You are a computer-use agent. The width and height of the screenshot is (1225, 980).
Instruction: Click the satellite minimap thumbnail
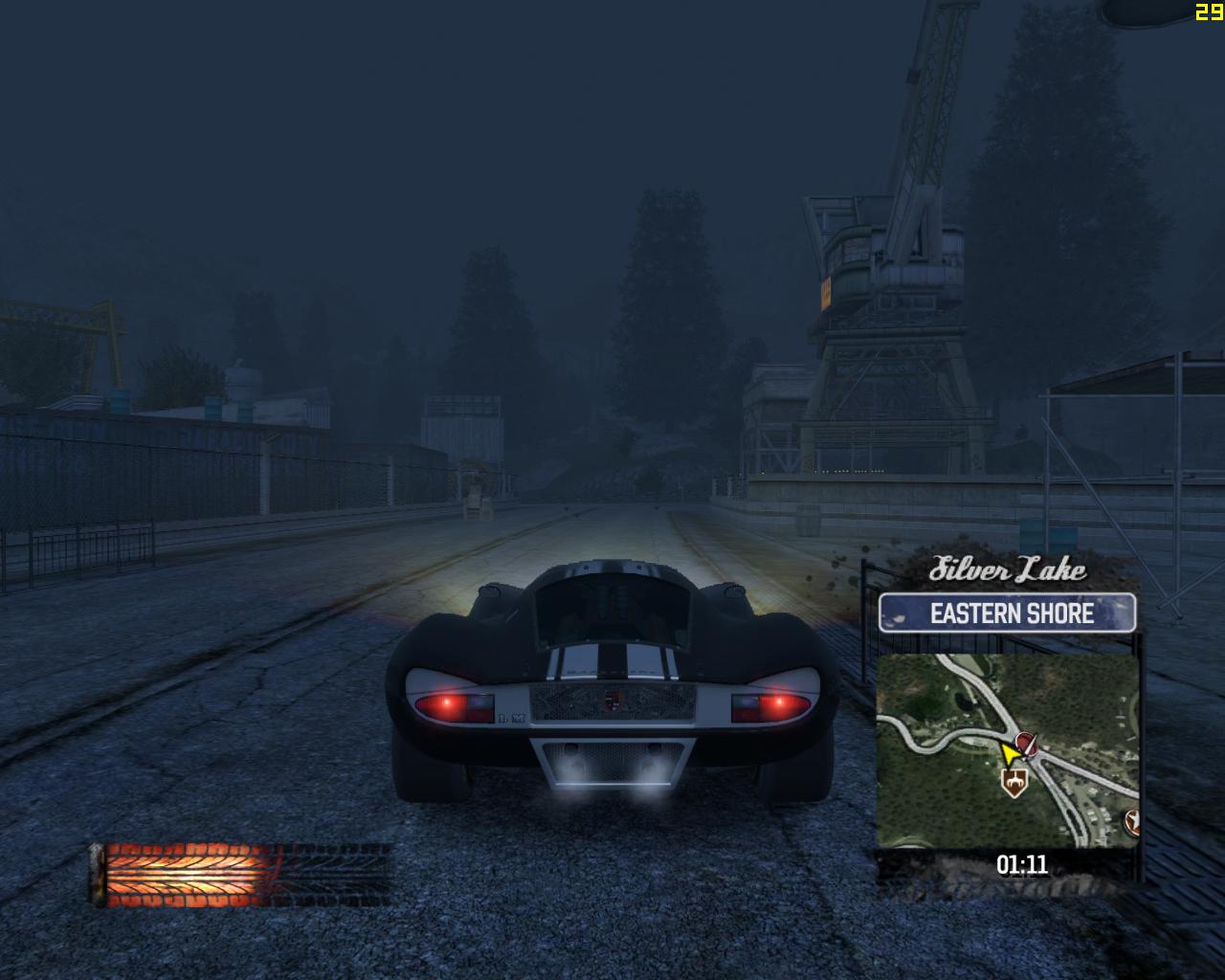tap(1011, 751)
